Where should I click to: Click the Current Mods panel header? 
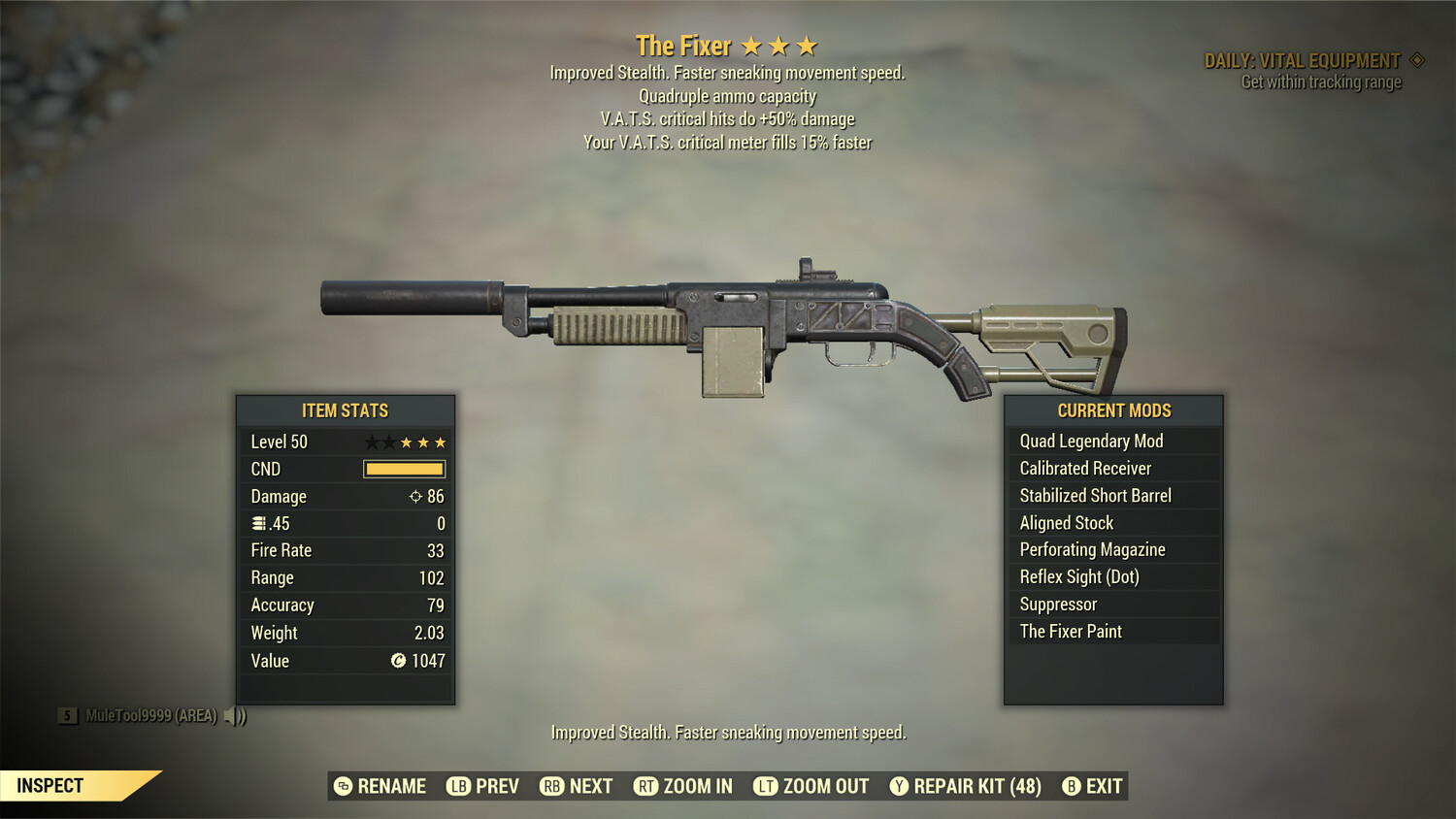click(x=1112, y=409)
